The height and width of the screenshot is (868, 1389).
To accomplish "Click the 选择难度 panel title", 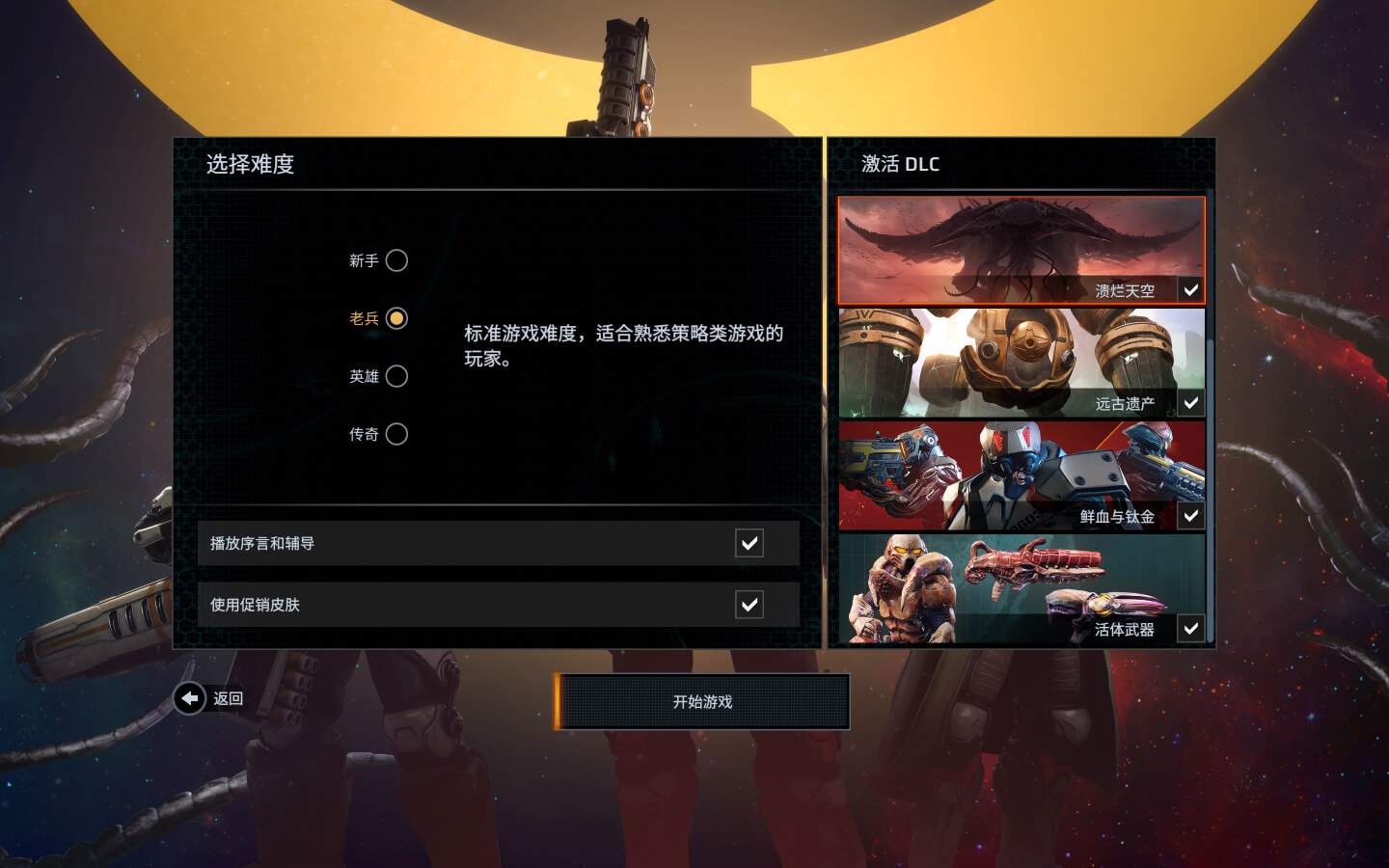I will point(249,165).
